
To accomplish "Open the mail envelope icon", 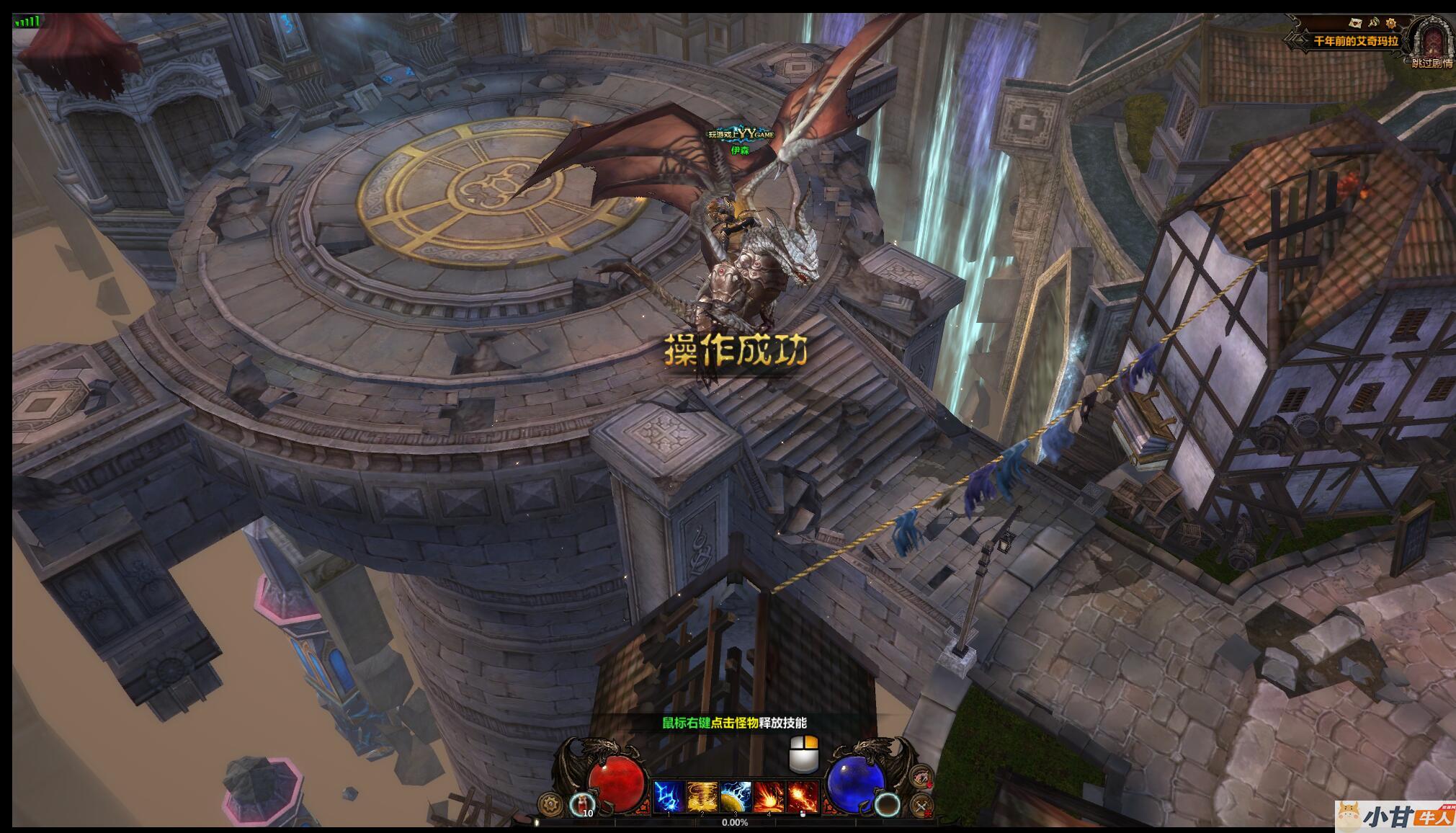I will pos(1357,24).
